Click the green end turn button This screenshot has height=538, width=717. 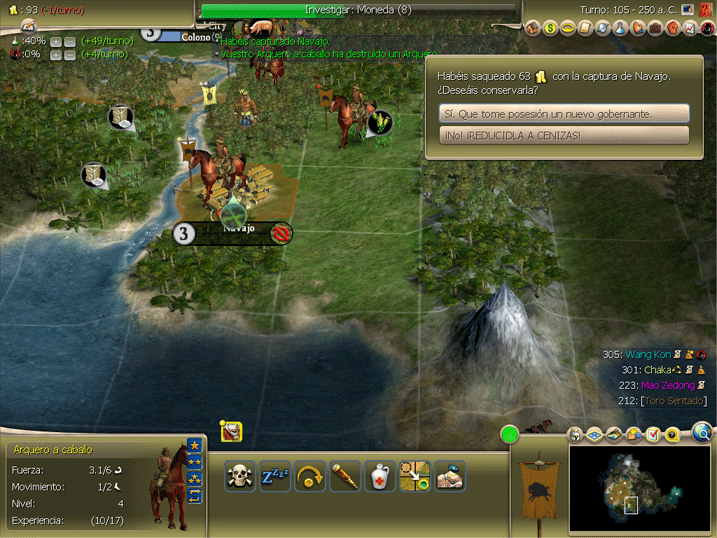[x=510, y=434]
